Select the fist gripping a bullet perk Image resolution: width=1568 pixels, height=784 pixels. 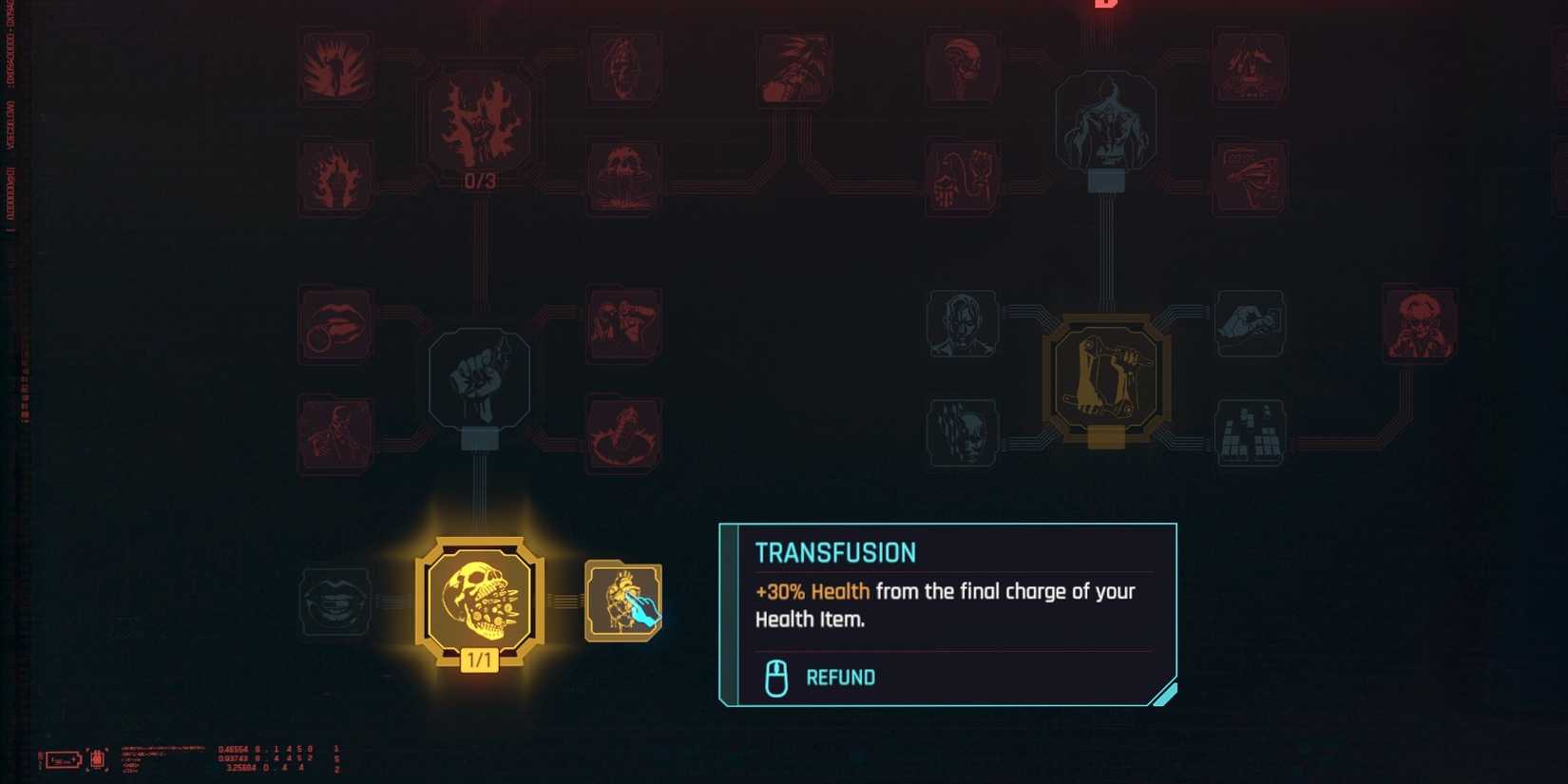click(x=482, y=380)
